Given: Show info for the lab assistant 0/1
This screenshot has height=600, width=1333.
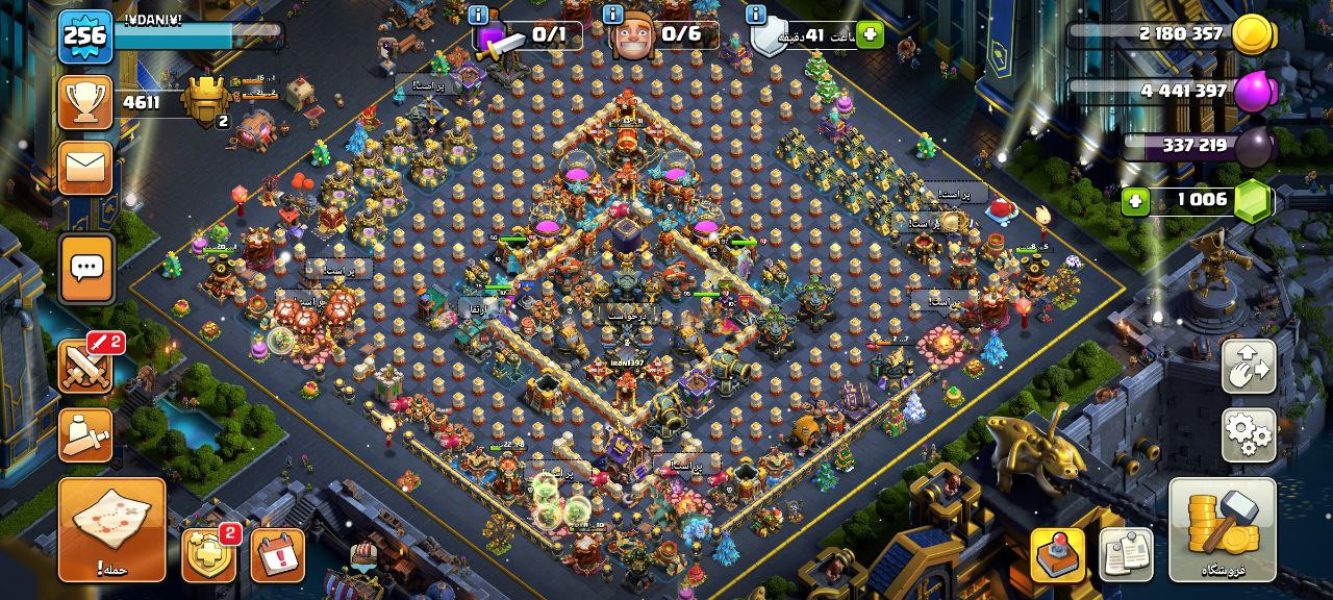Looking at the screenshot, I should pos(479,15).
